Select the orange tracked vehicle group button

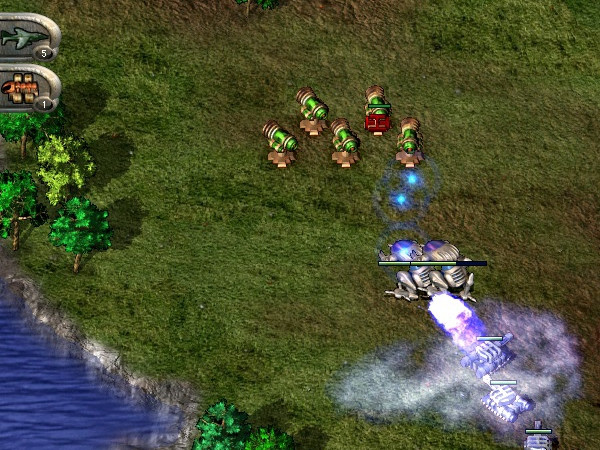pos(24,88)
